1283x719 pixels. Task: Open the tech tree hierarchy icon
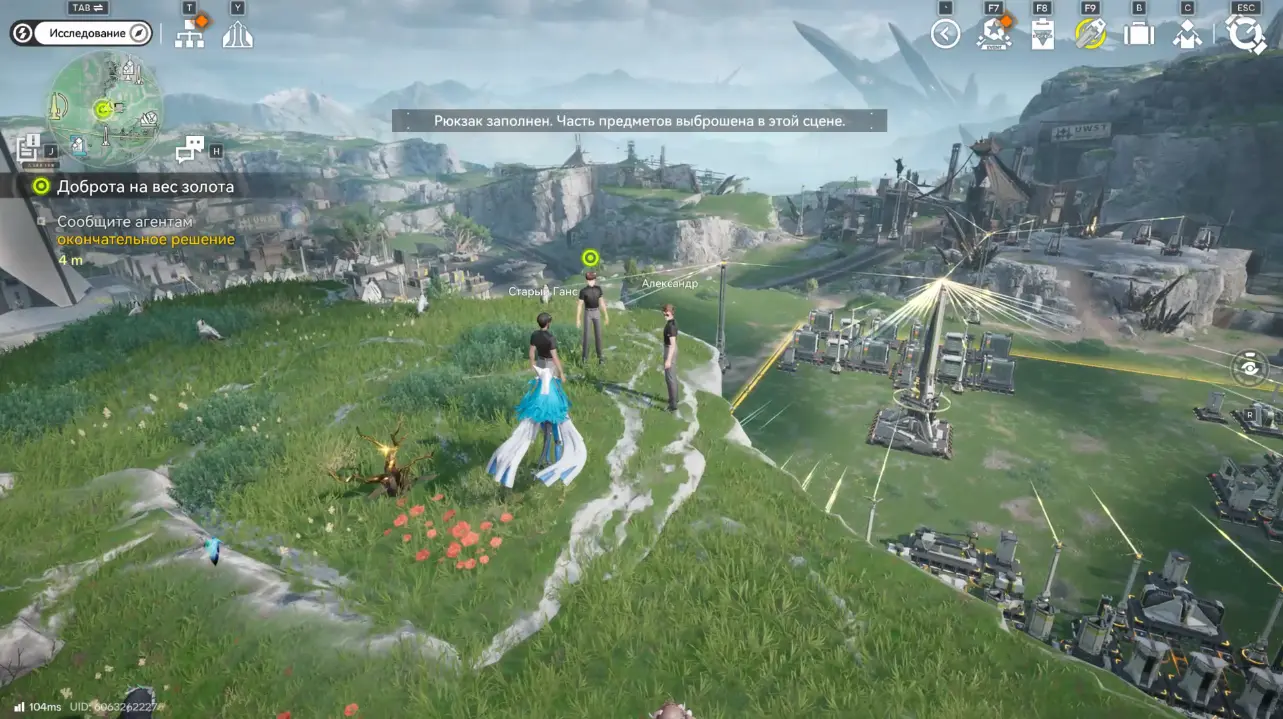coord(189,35)
